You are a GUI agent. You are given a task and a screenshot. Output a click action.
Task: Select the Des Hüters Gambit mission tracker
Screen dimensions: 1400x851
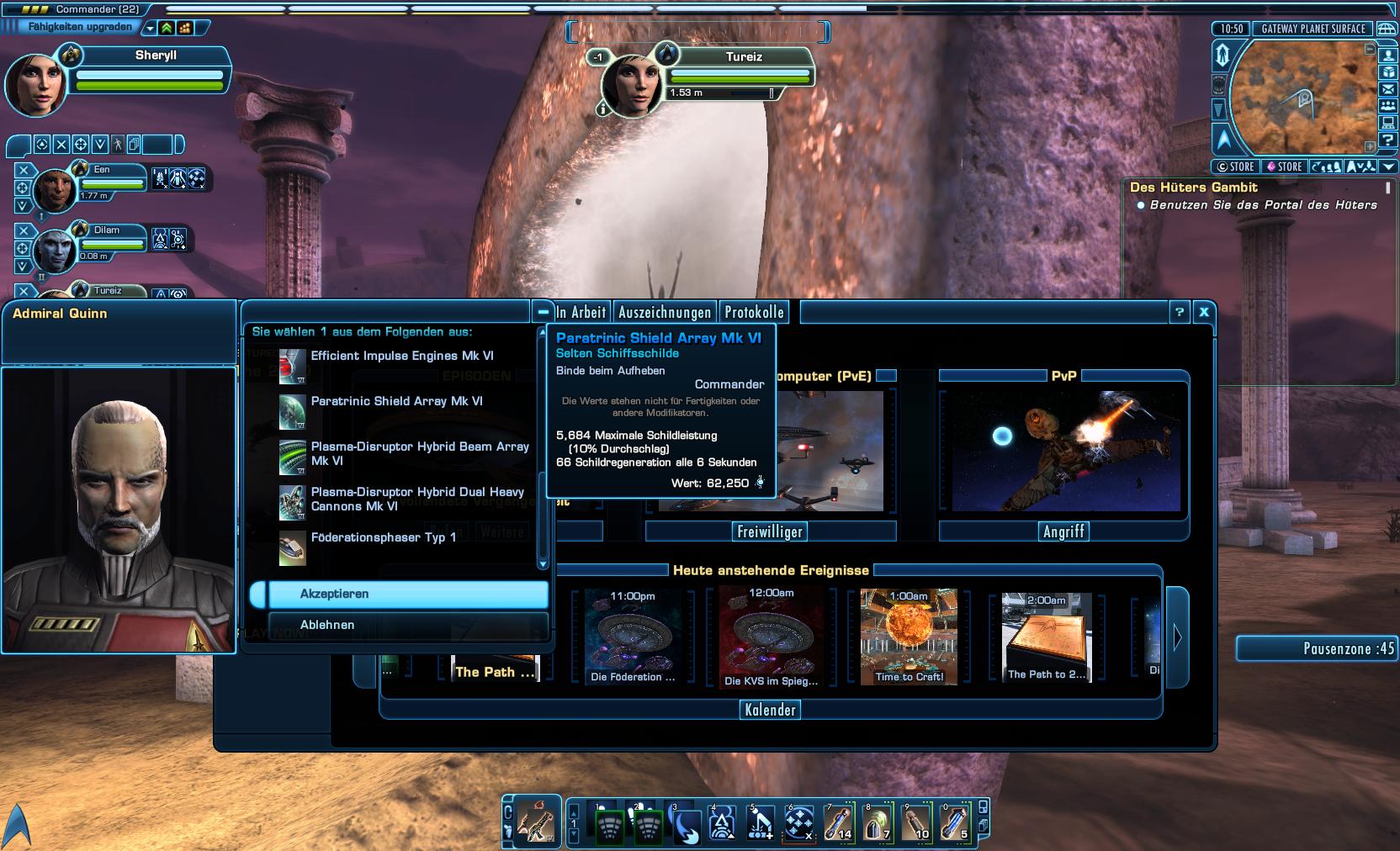coord(1194,188)
